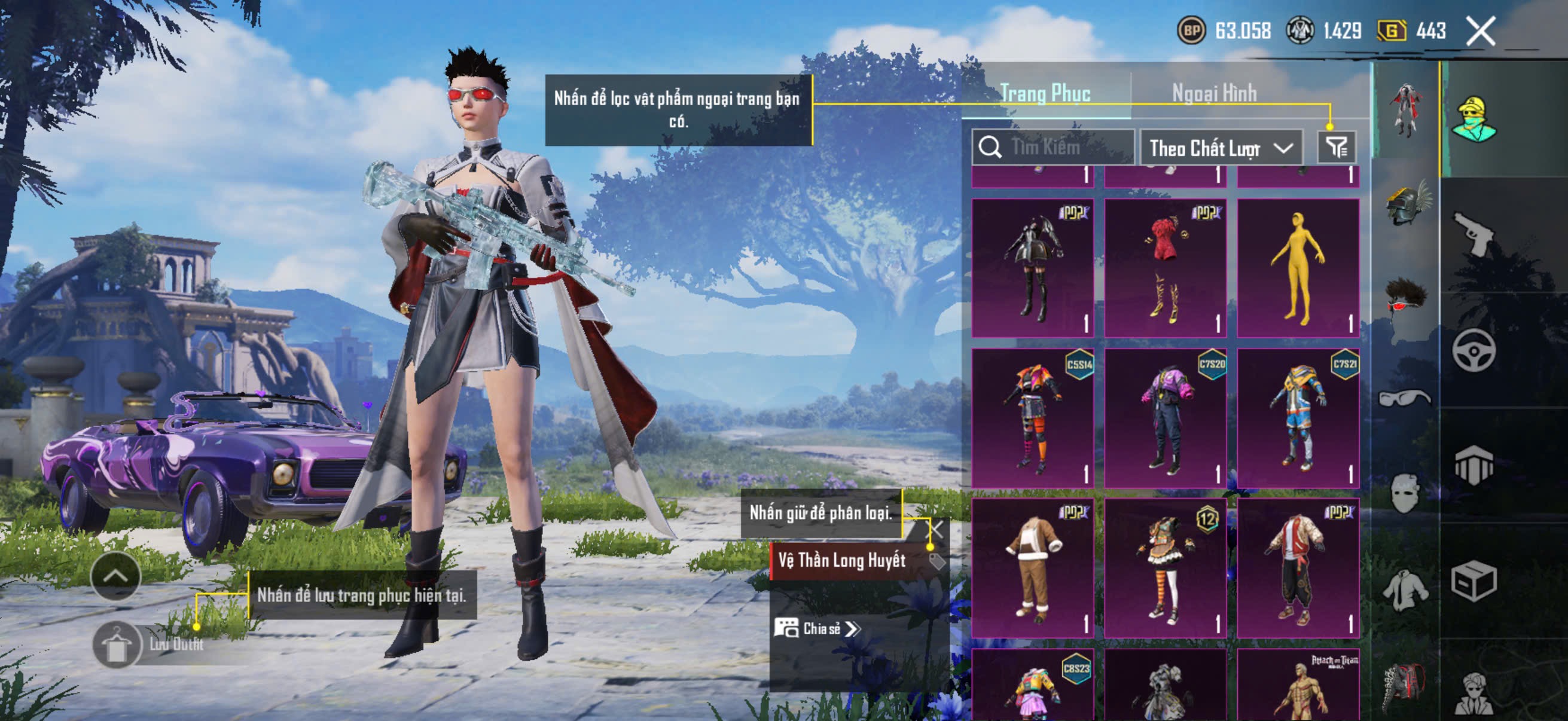Choose the Attack on Titan outfit
1568x721 pixels.
coord(1298,686)
